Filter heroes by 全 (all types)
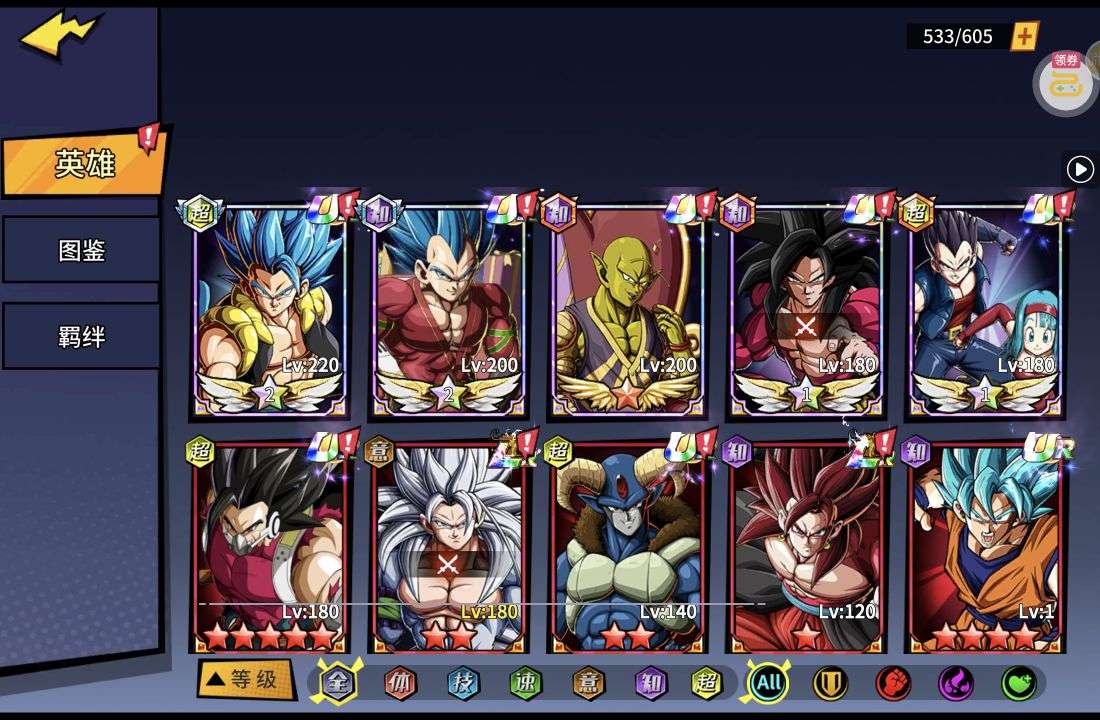 tap(338, 683)
